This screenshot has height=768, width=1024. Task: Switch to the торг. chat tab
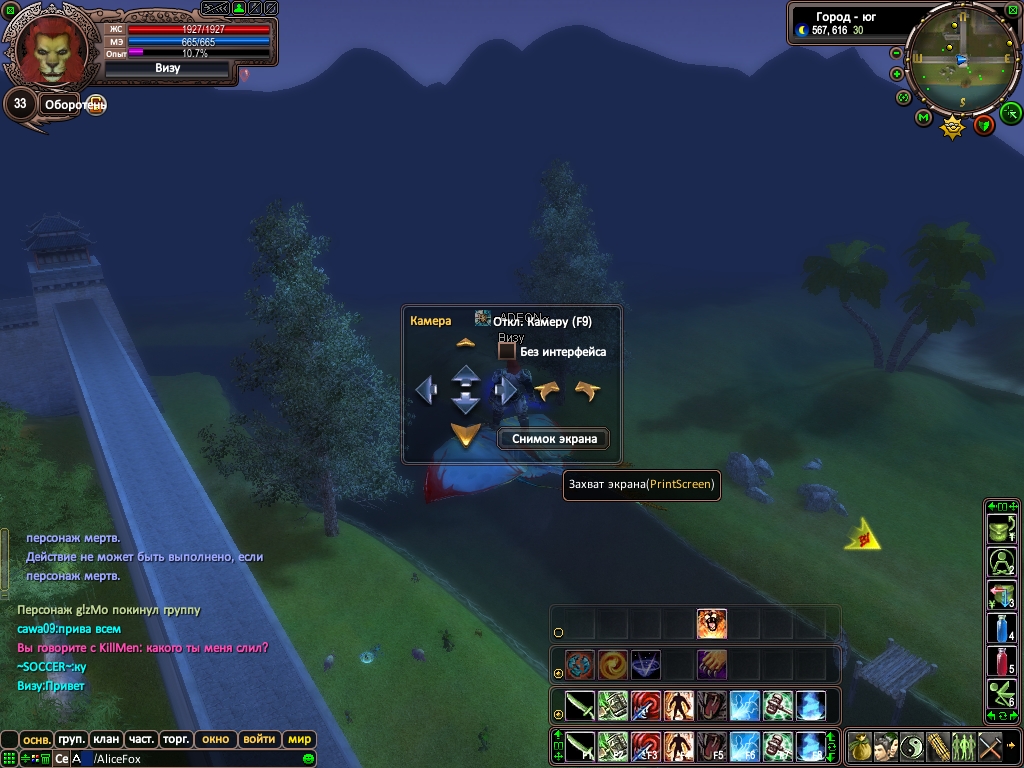tap(175, 739)
